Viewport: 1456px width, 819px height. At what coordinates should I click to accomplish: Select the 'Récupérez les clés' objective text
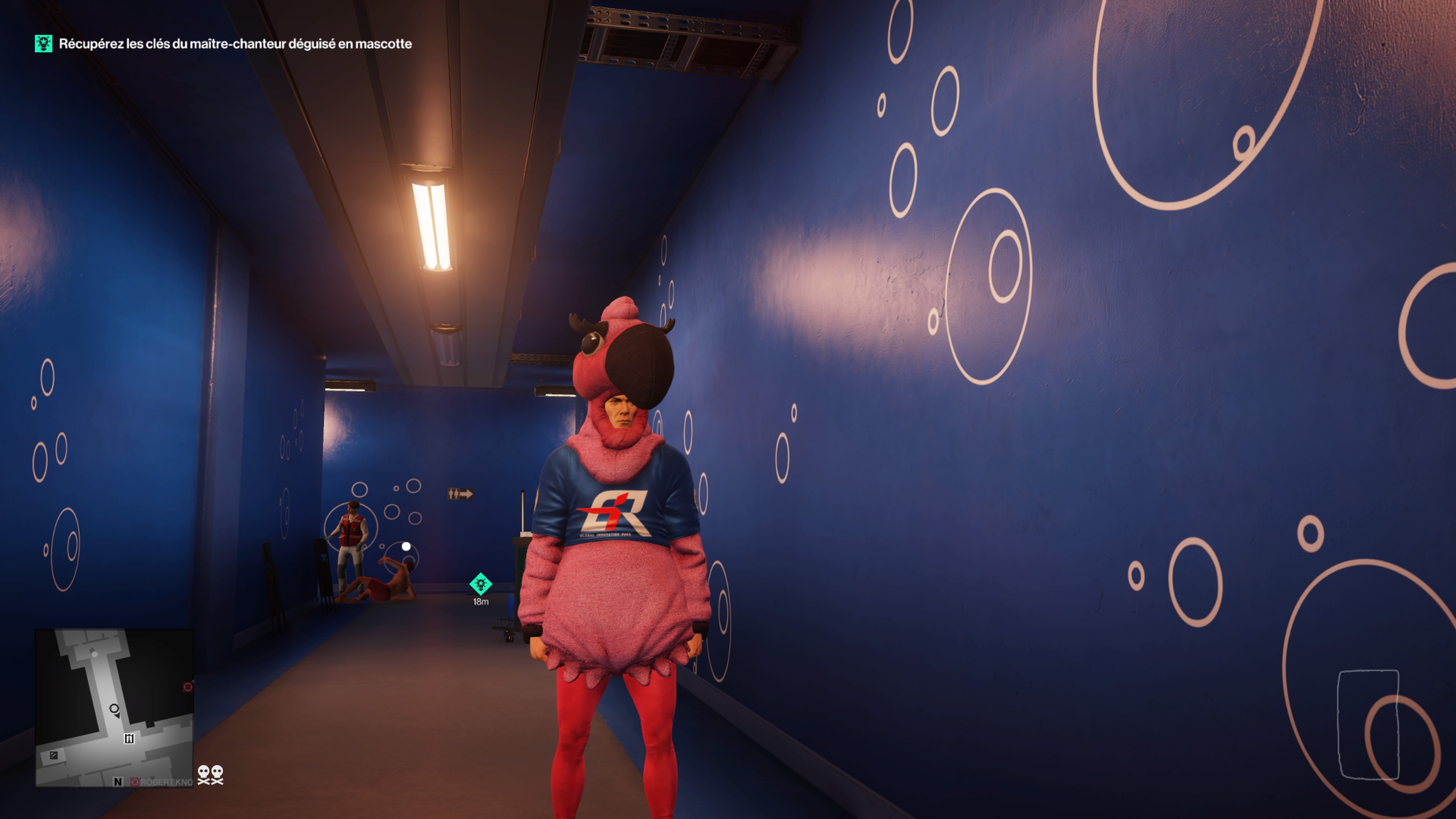click(x=235, y=44)
